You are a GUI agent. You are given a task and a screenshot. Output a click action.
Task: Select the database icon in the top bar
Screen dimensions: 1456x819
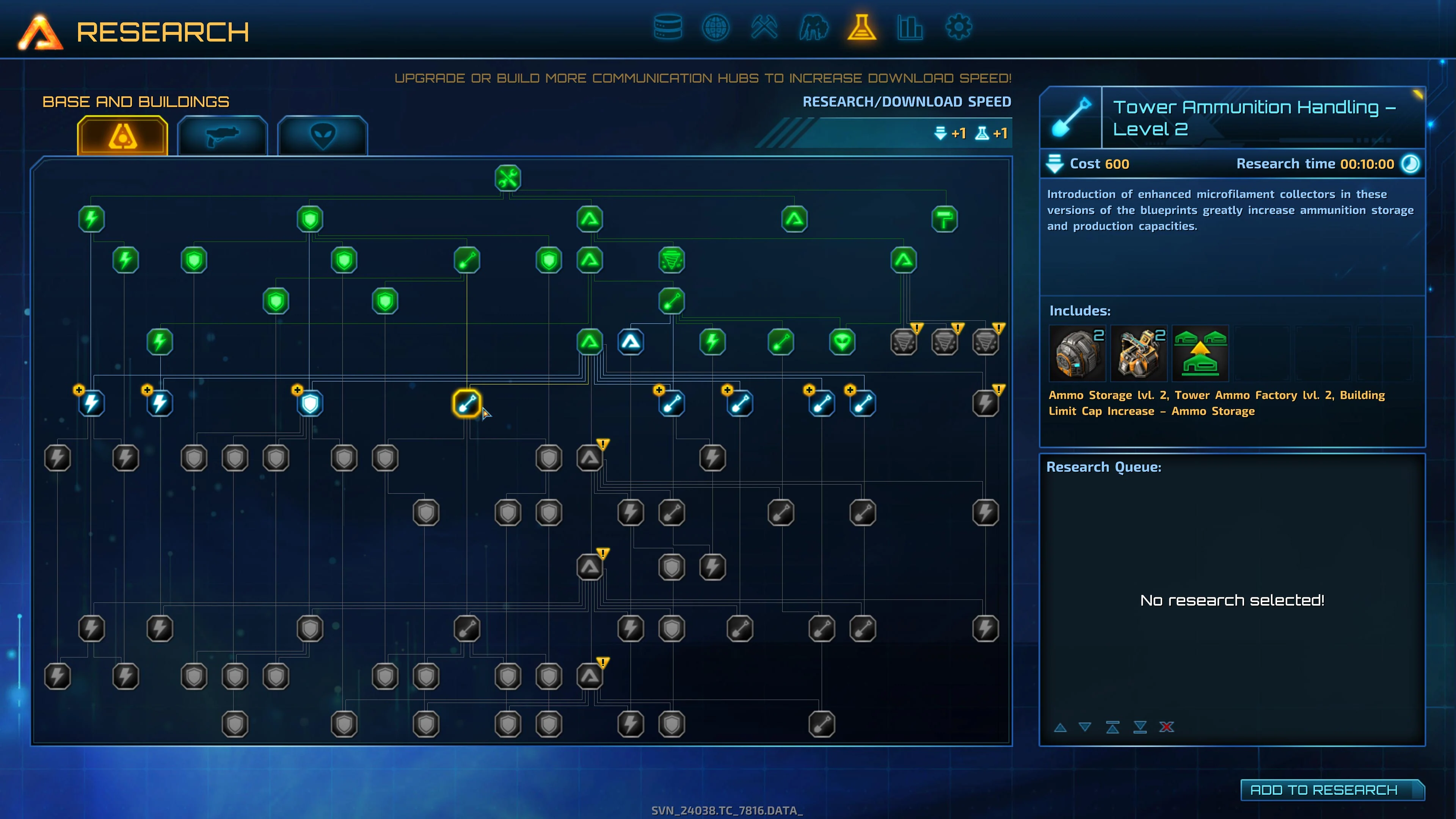[x=668, y=27]
